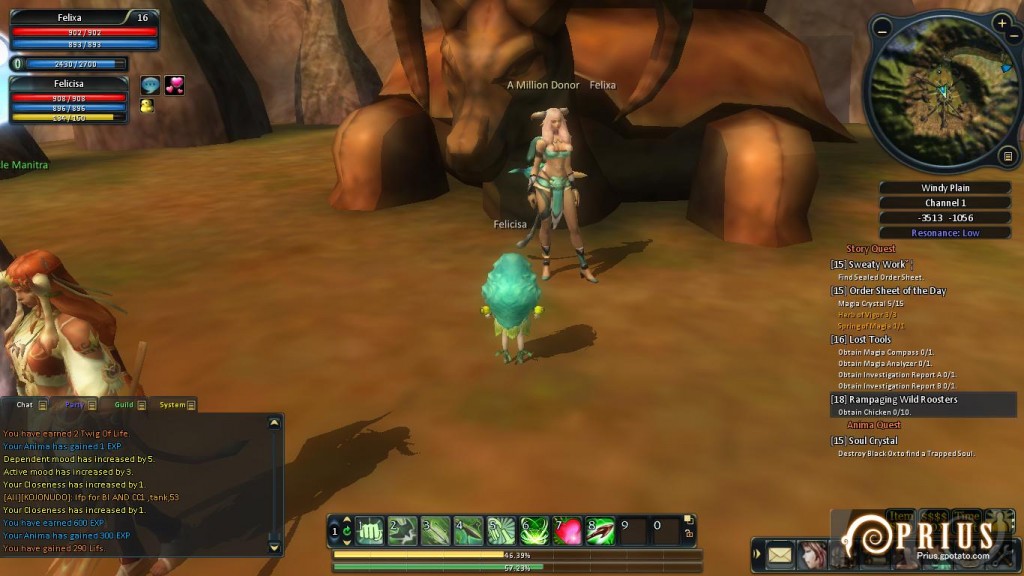Use the pink heart skill in slot 7
This screenshot has height=576, width=1024.
[x=568, y=530]
